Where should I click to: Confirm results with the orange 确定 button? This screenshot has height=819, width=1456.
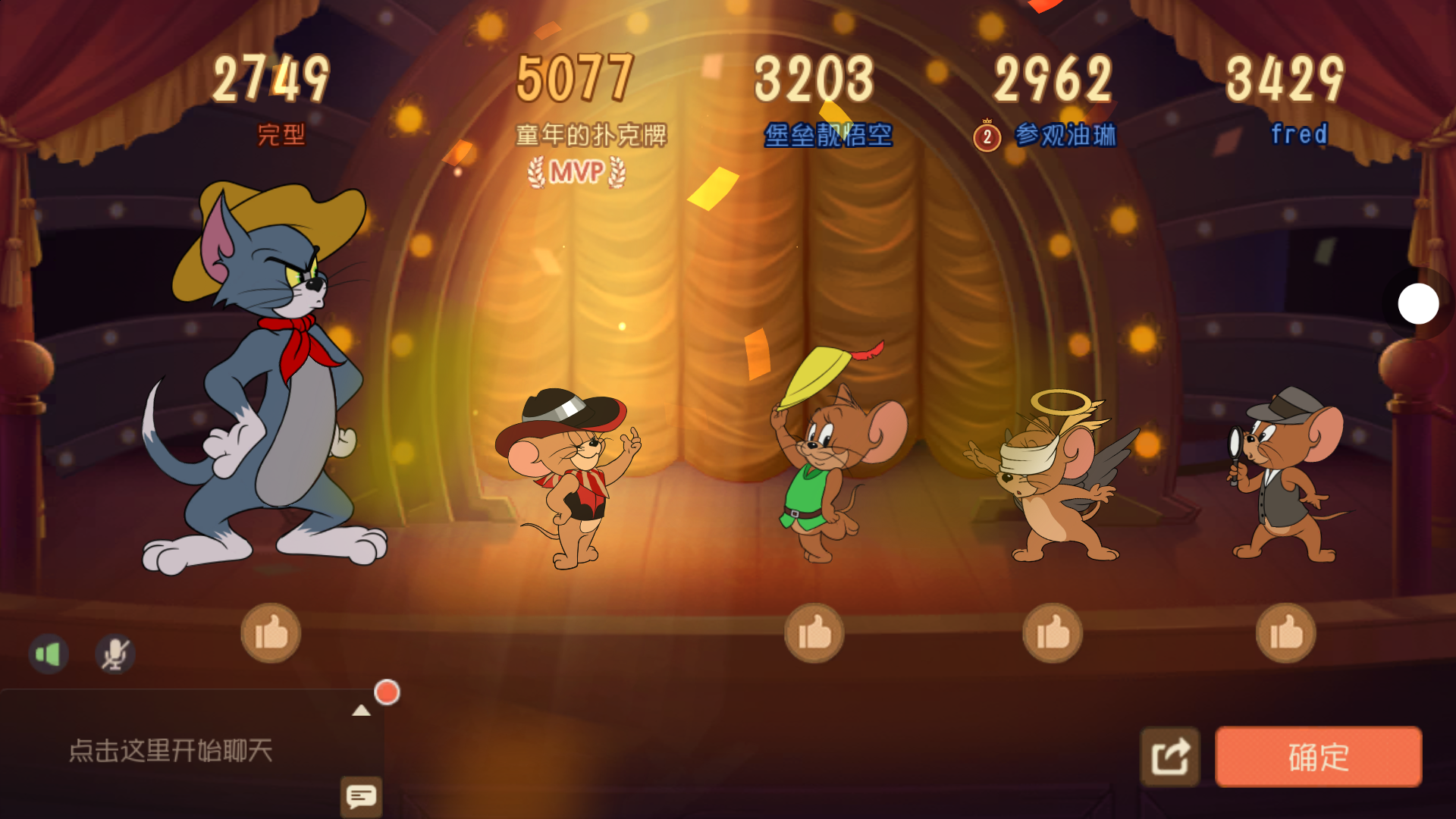1318,757
